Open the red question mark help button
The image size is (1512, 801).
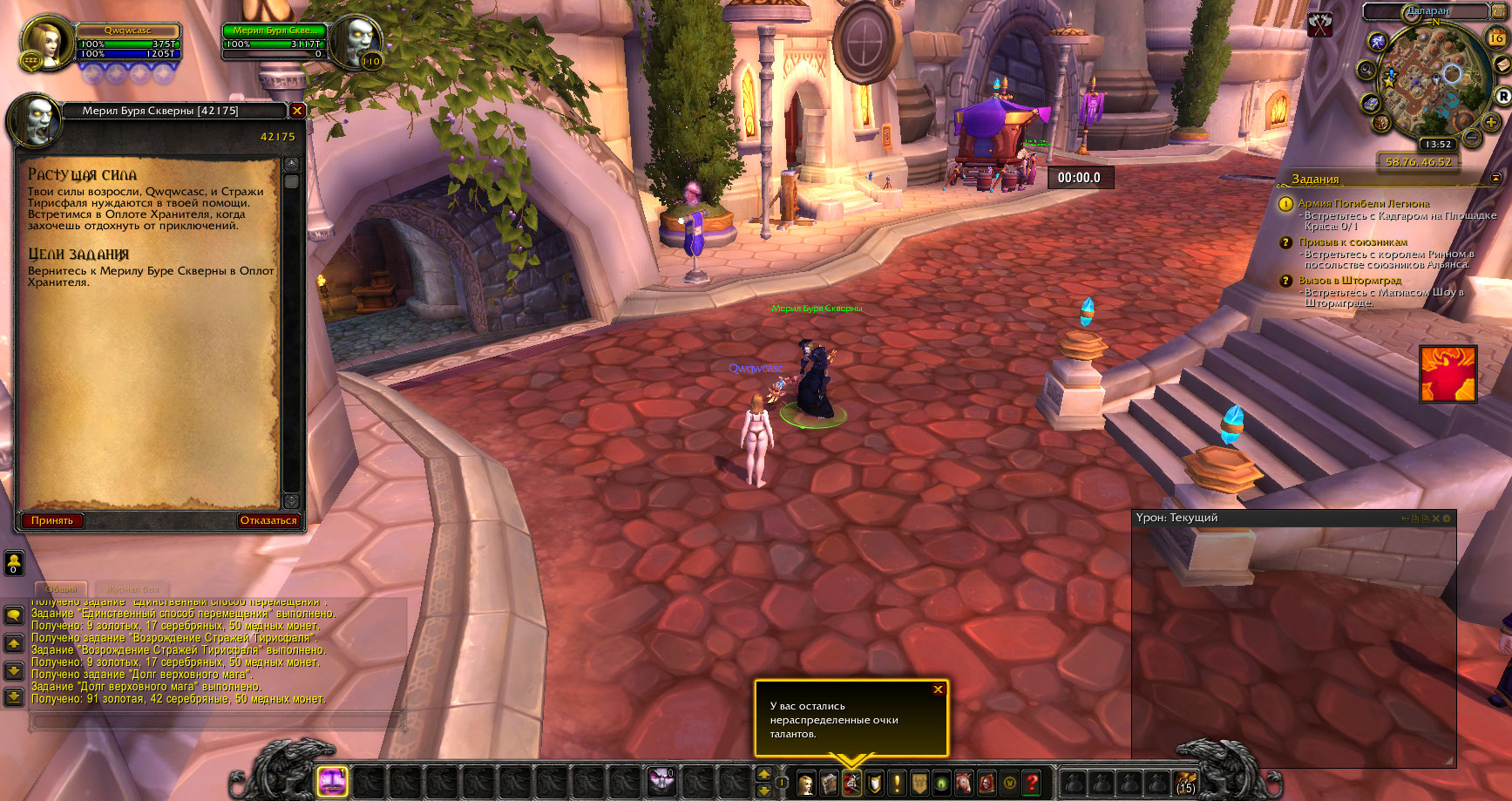tap(1032, 783)
